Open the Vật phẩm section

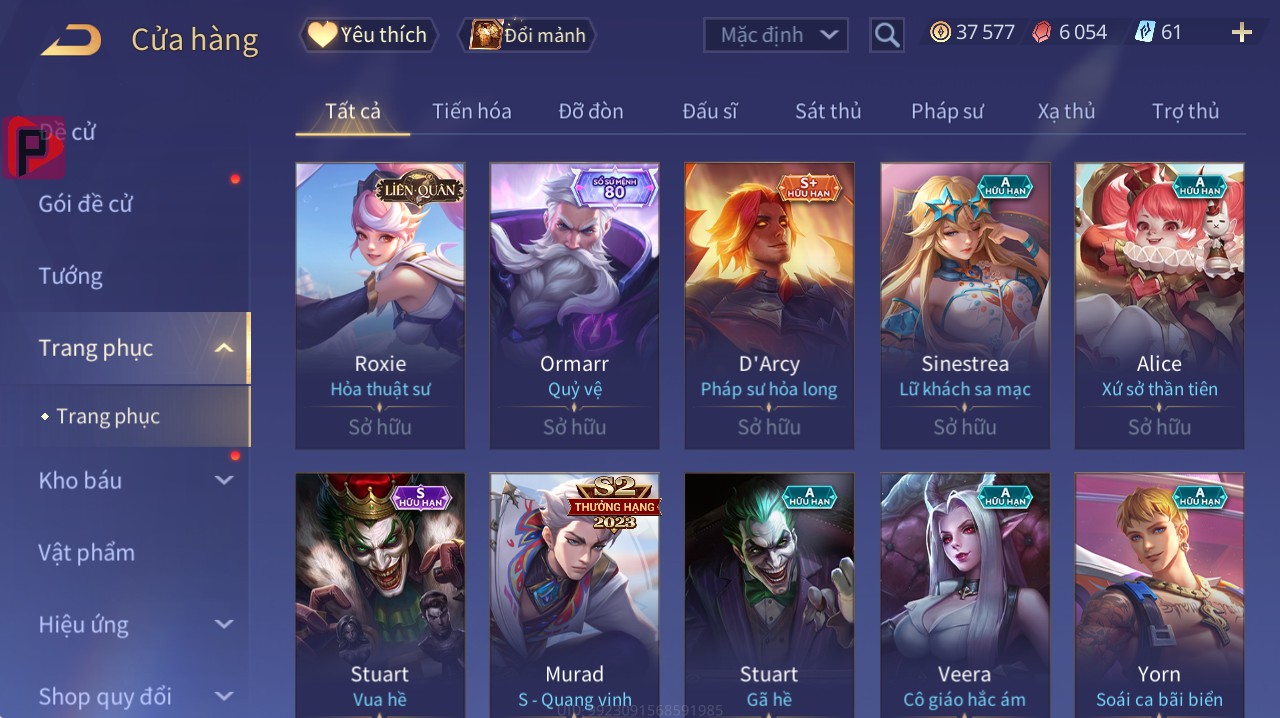point(86,553)
